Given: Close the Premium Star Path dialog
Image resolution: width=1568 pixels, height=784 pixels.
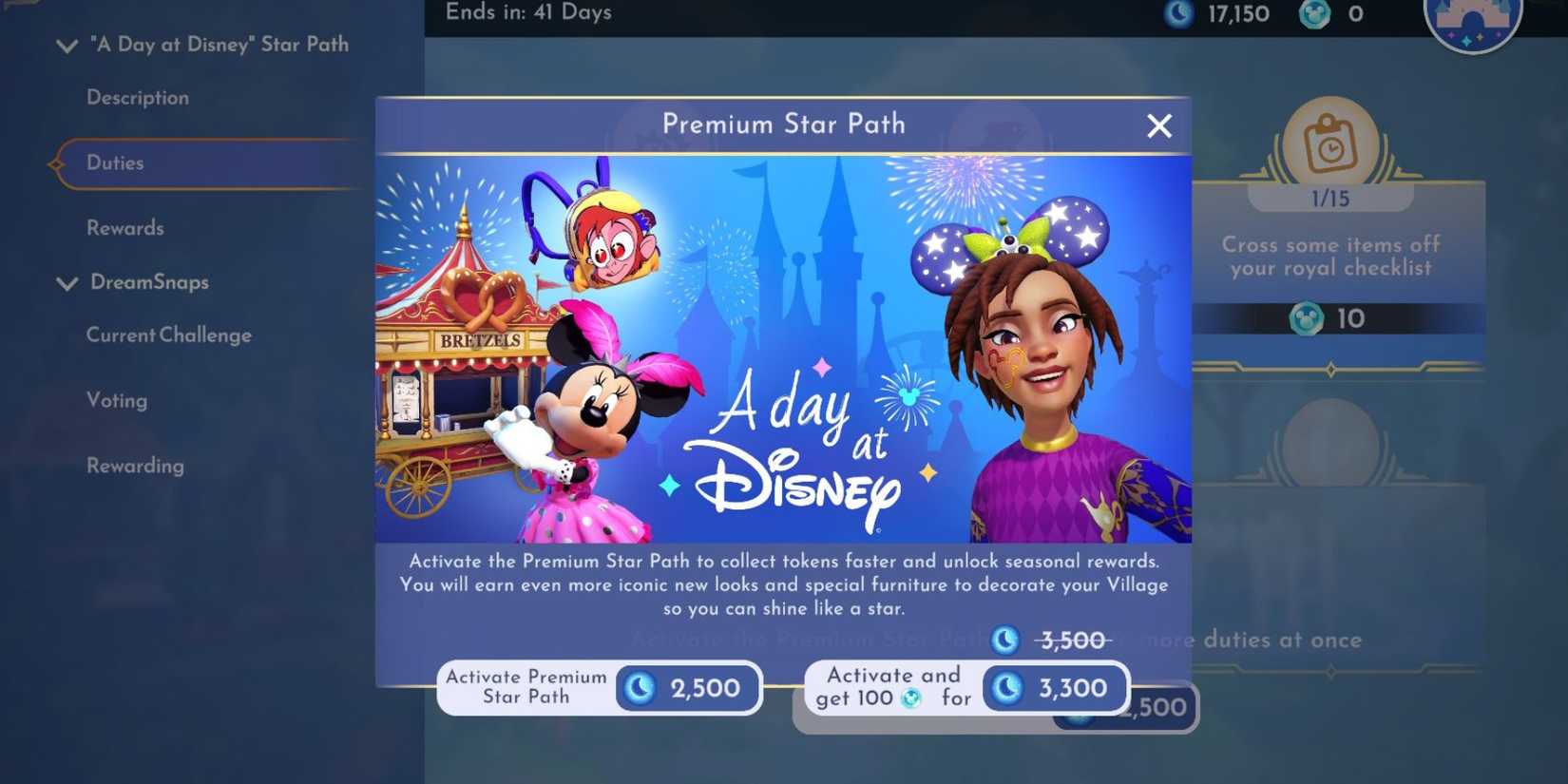Looking at the screenshot, I should point(1159,124).
